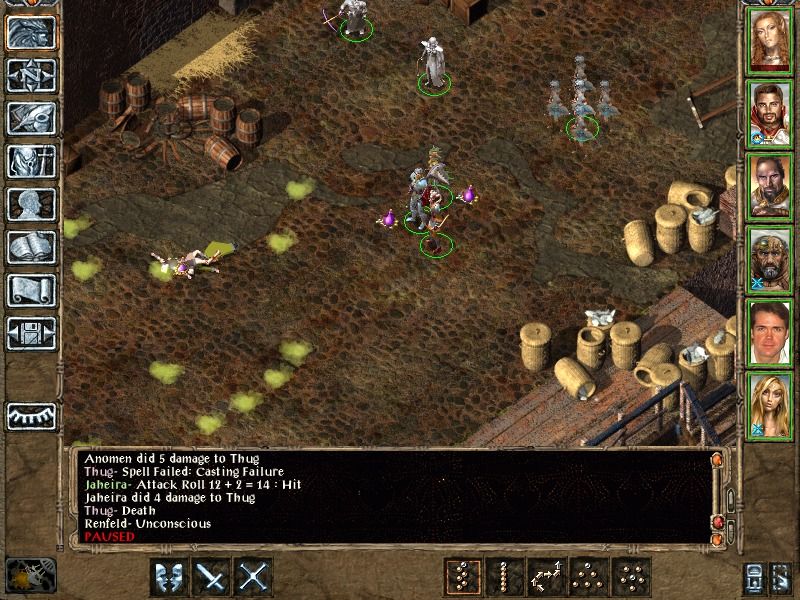
Task: Click the game clock to unpause
Action: pyautogui.click(x=30, y=575)
